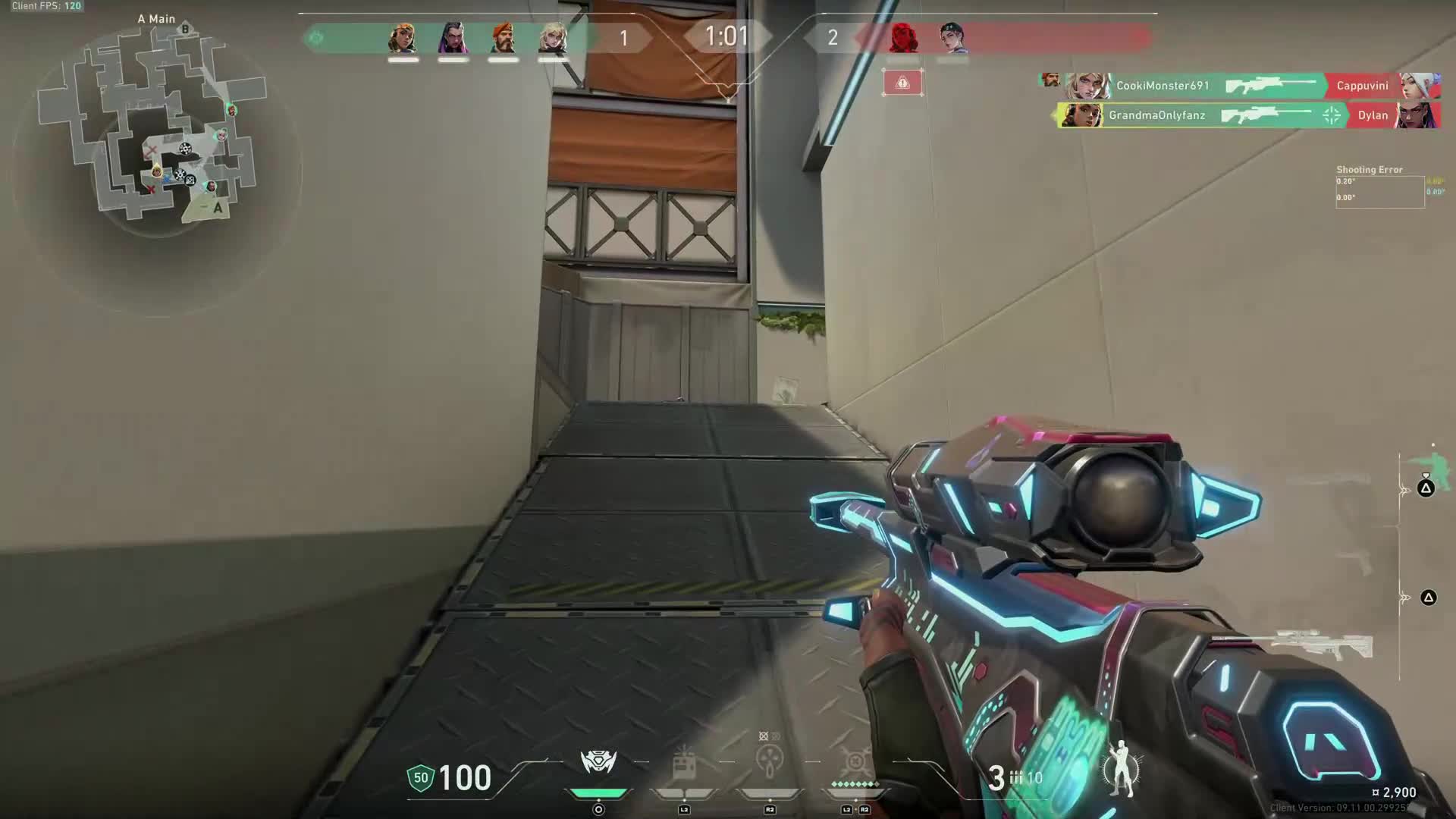Click the round timer showing 1:01
Viewport: 1456px width, 819px height.
(726, 35)
